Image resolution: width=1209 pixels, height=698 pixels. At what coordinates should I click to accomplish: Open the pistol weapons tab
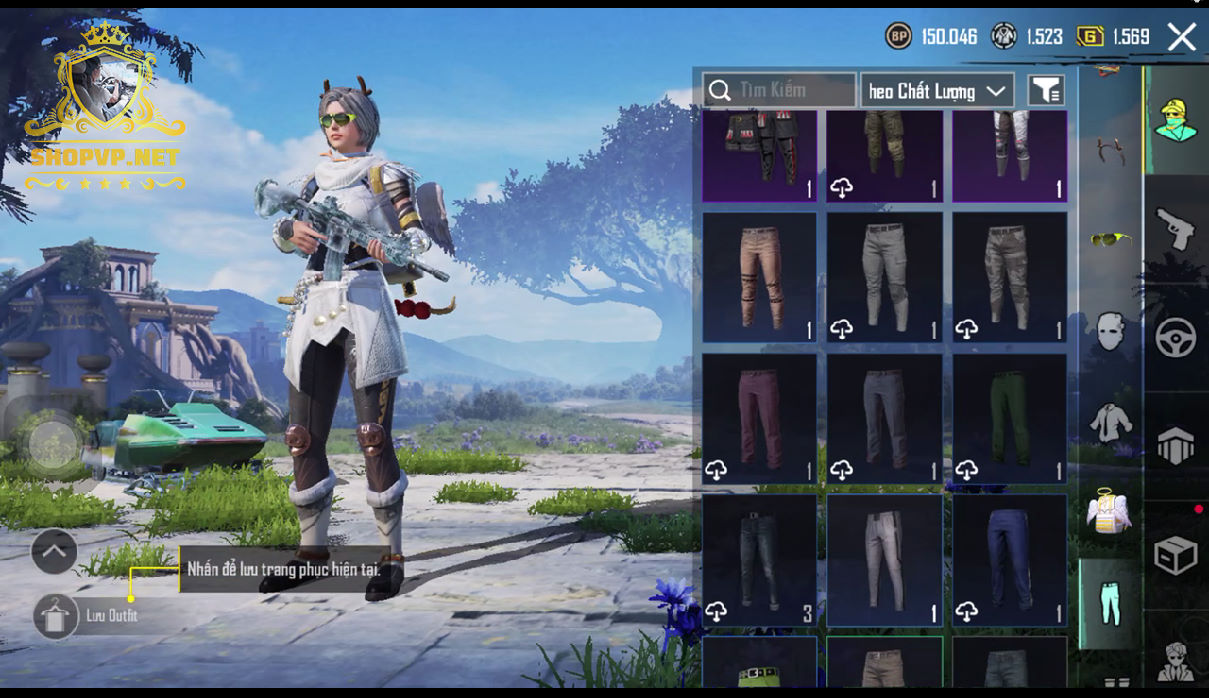(1176, 230)
